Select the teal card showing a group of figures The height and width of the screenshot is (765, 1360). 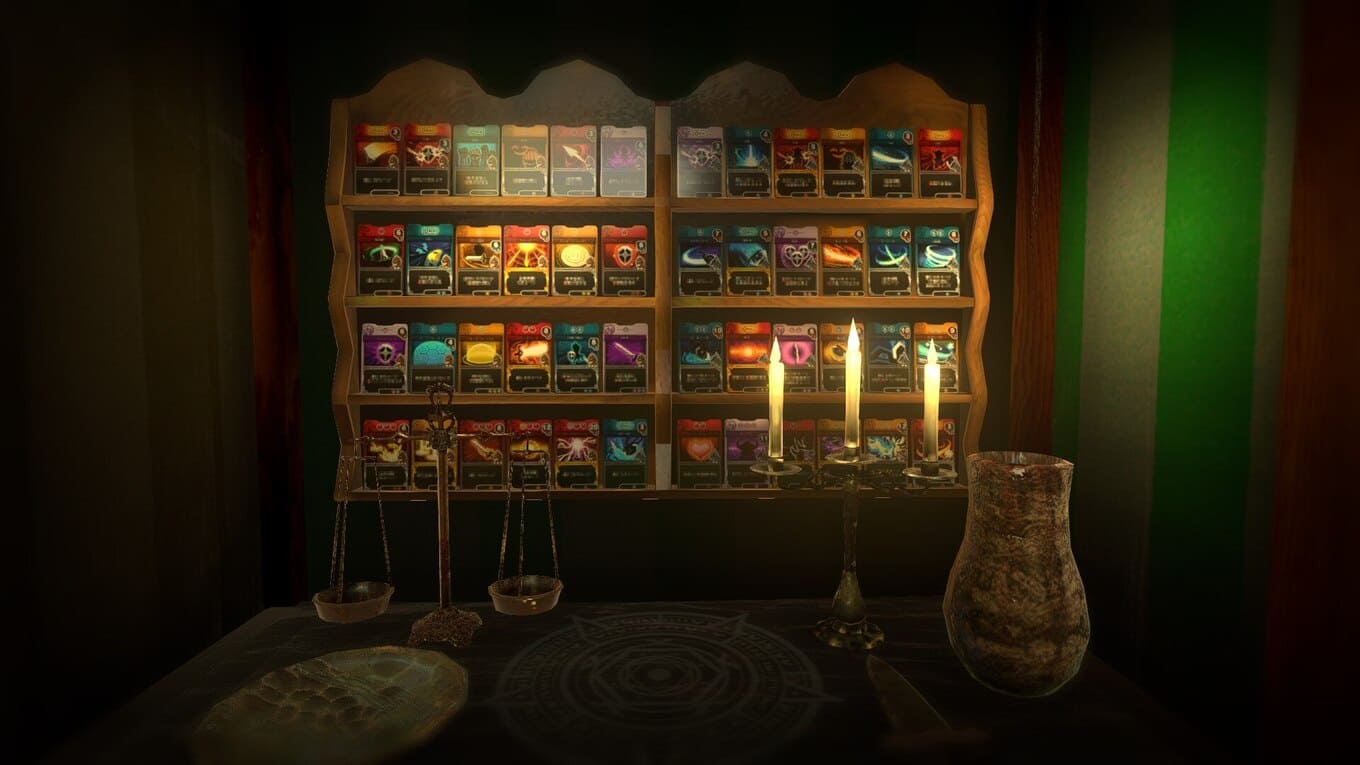tap(476, 160)
